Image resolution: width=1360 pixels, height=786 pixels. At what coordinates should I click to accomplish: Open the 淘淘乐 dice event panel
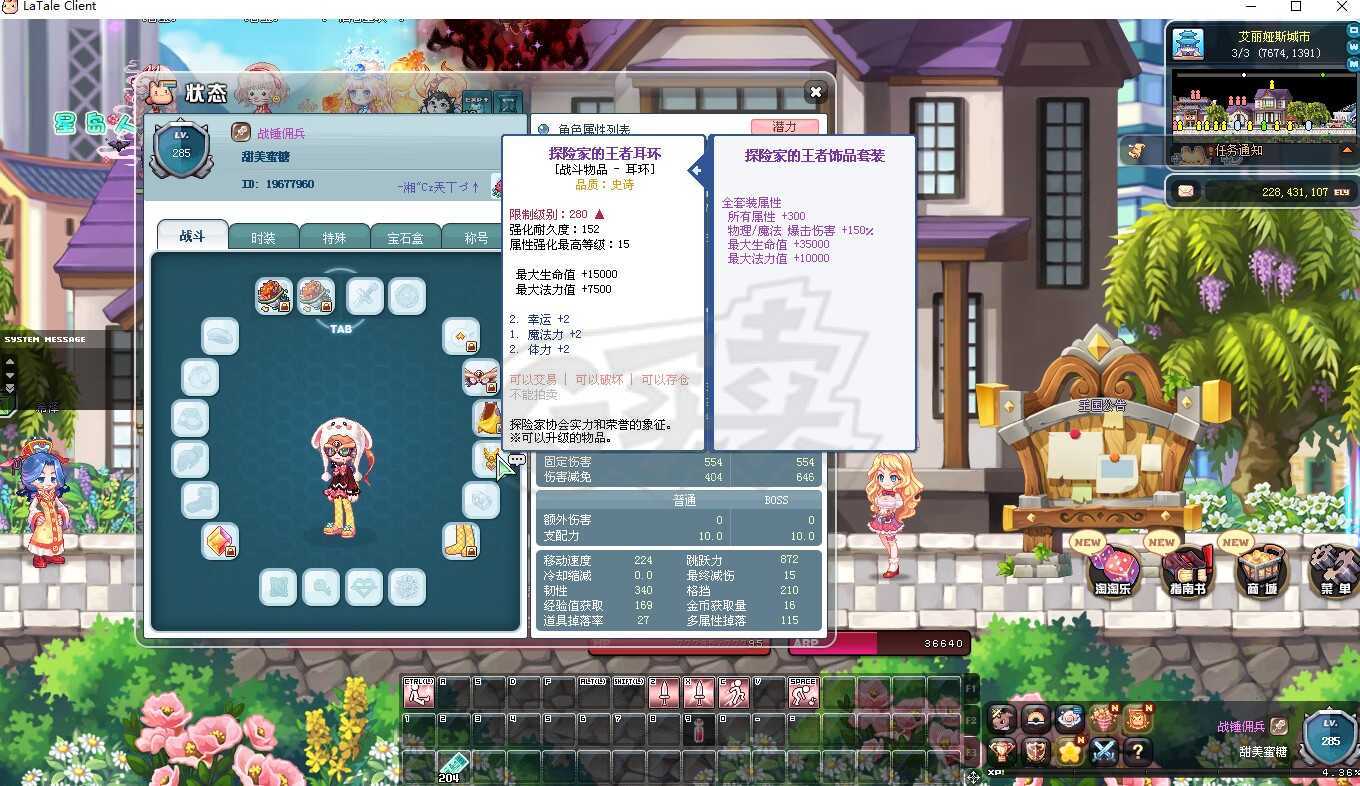point(1114,570)
